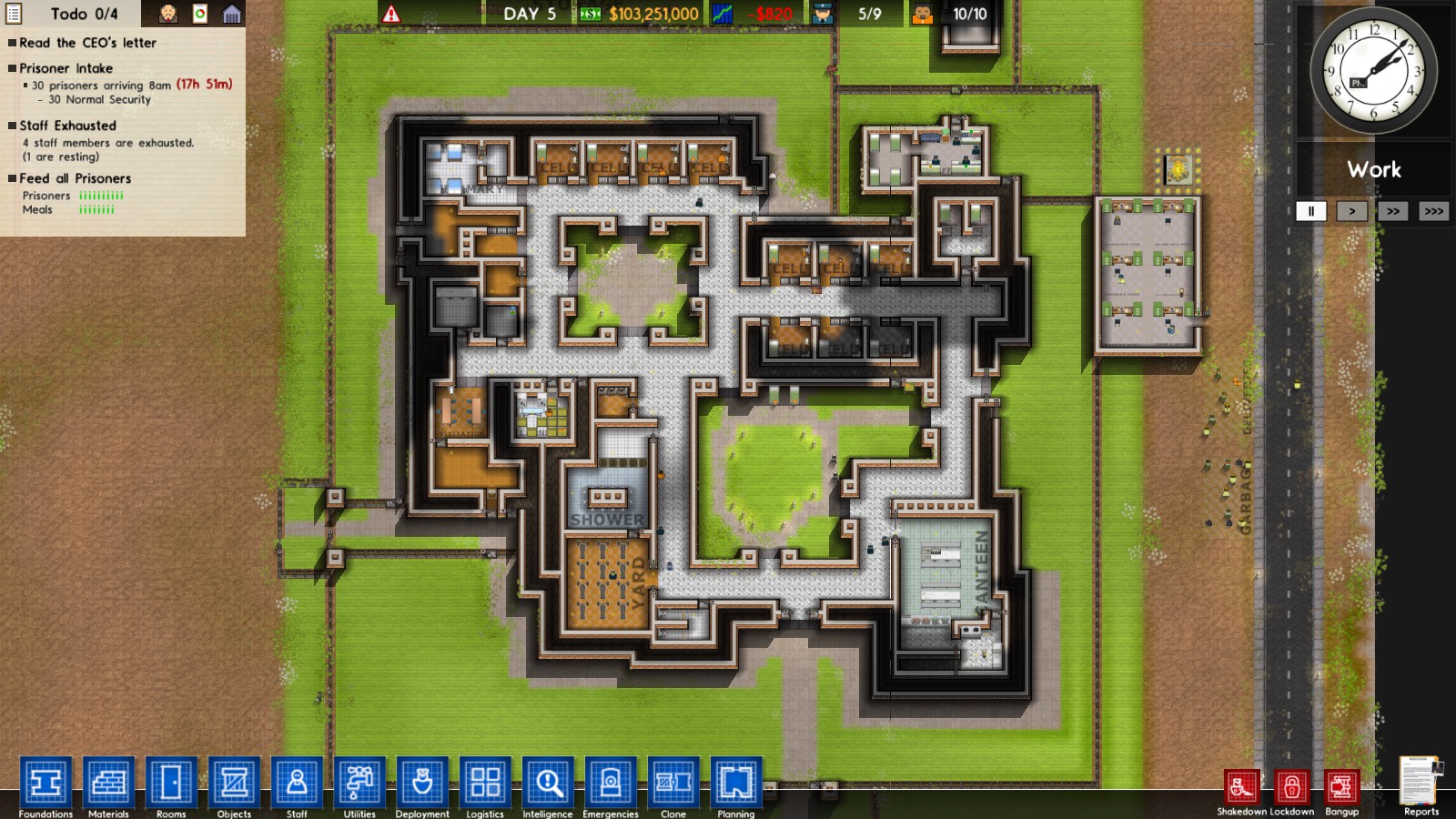The image size is (1456, 819).
Task: Pause the game simulation
Action: tap(1310, 211)
